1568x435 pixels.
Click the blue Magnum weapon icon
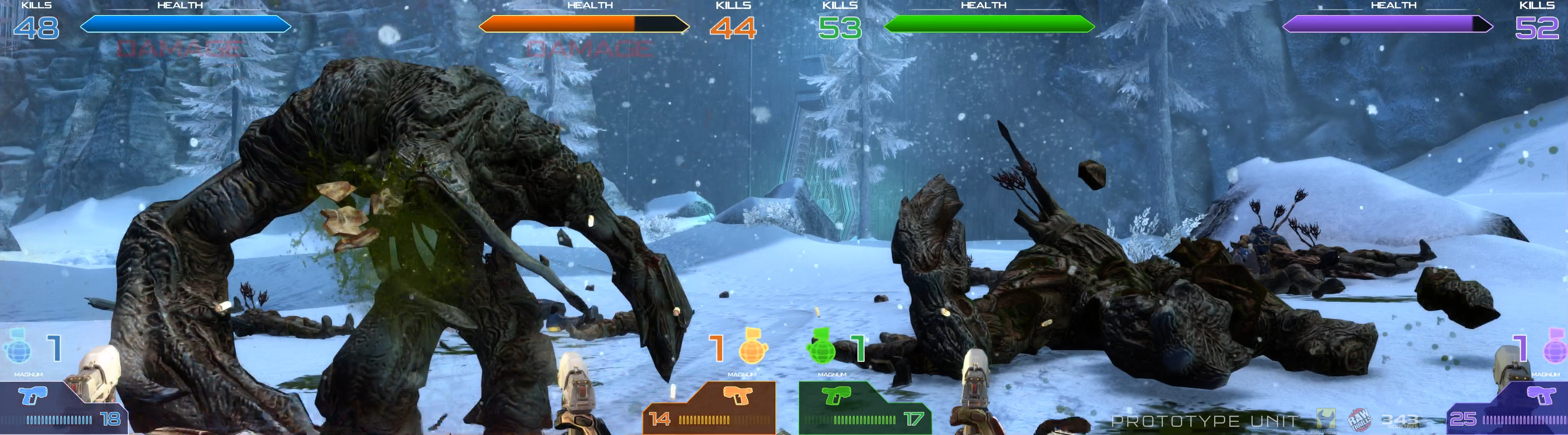pos(34,397)
